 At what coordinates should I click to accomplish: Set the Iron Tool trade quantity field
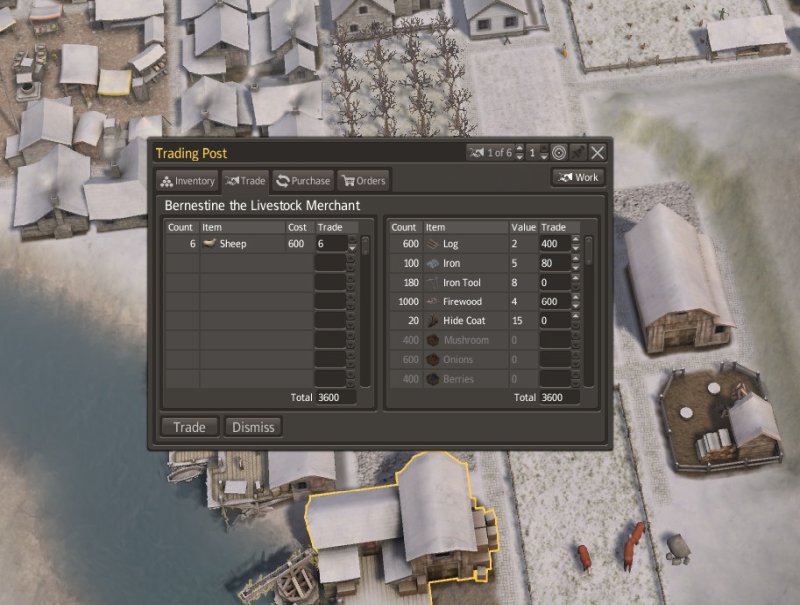[553, 283]
